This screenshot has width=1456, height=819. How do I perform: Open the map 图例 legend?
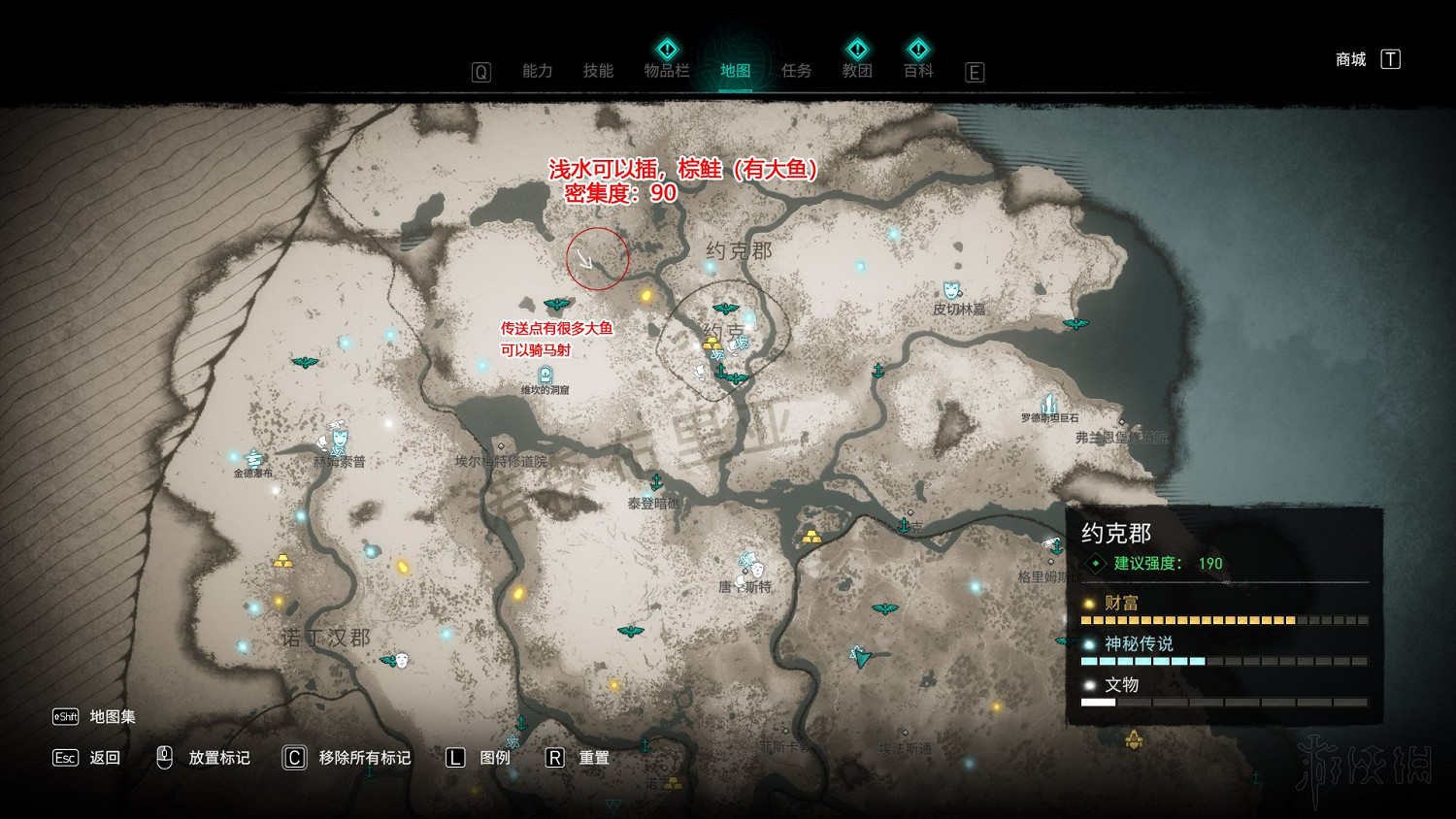[x=493, y=758]
